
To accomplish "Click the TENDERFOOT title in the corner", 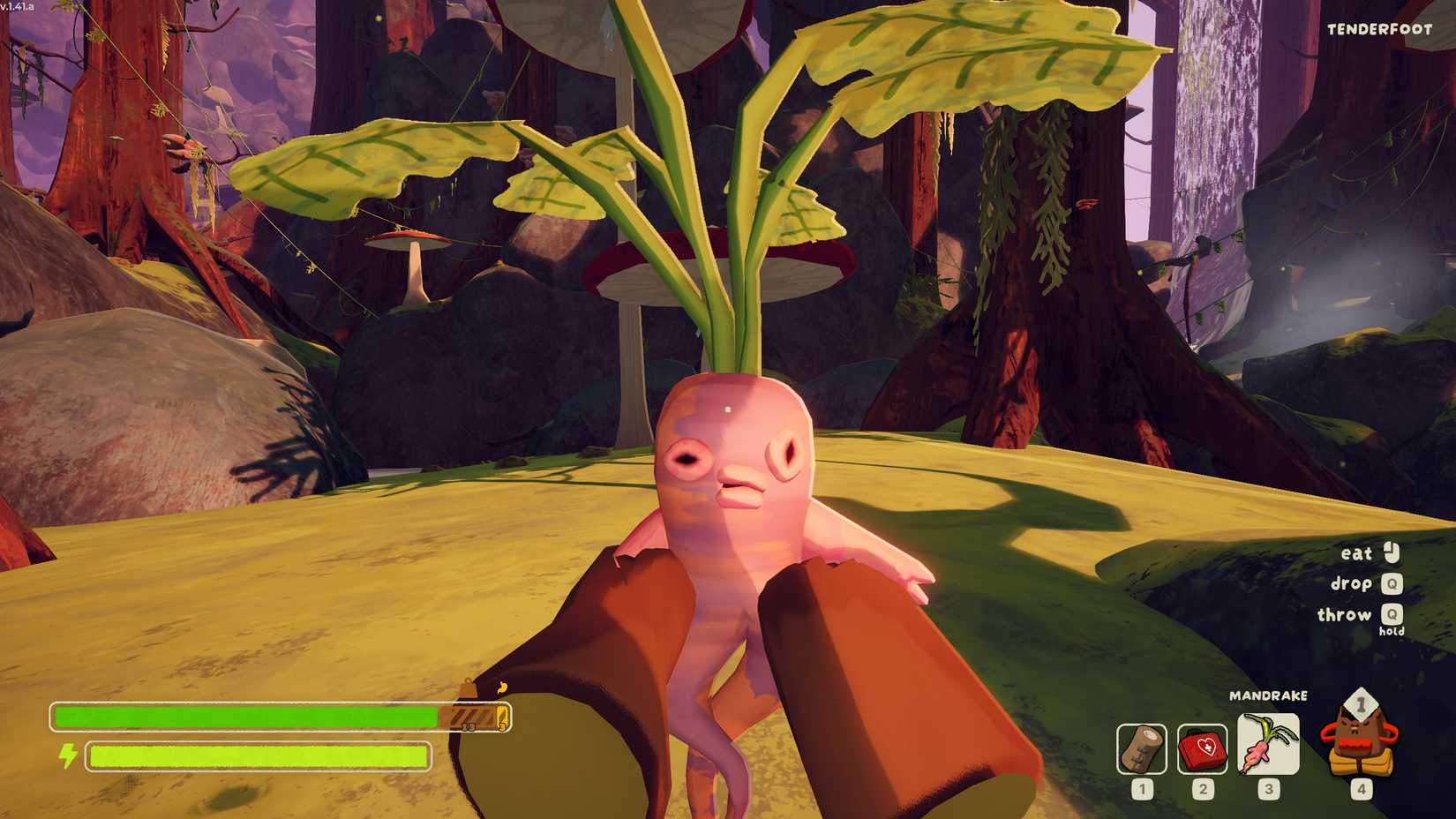I will (1379, 29).
